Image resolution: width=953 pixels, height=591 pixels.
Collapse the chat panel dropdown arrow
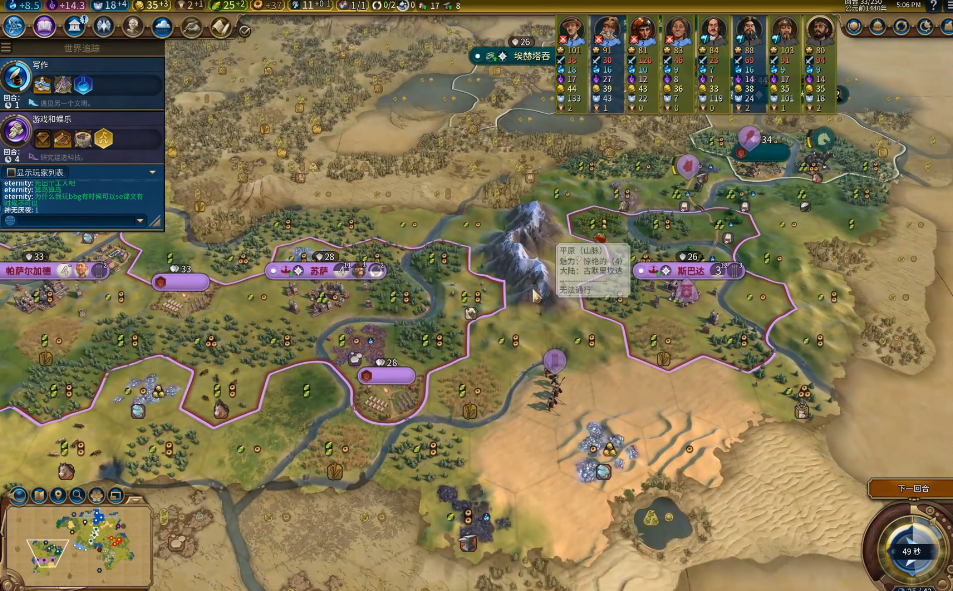coord(153,173)
